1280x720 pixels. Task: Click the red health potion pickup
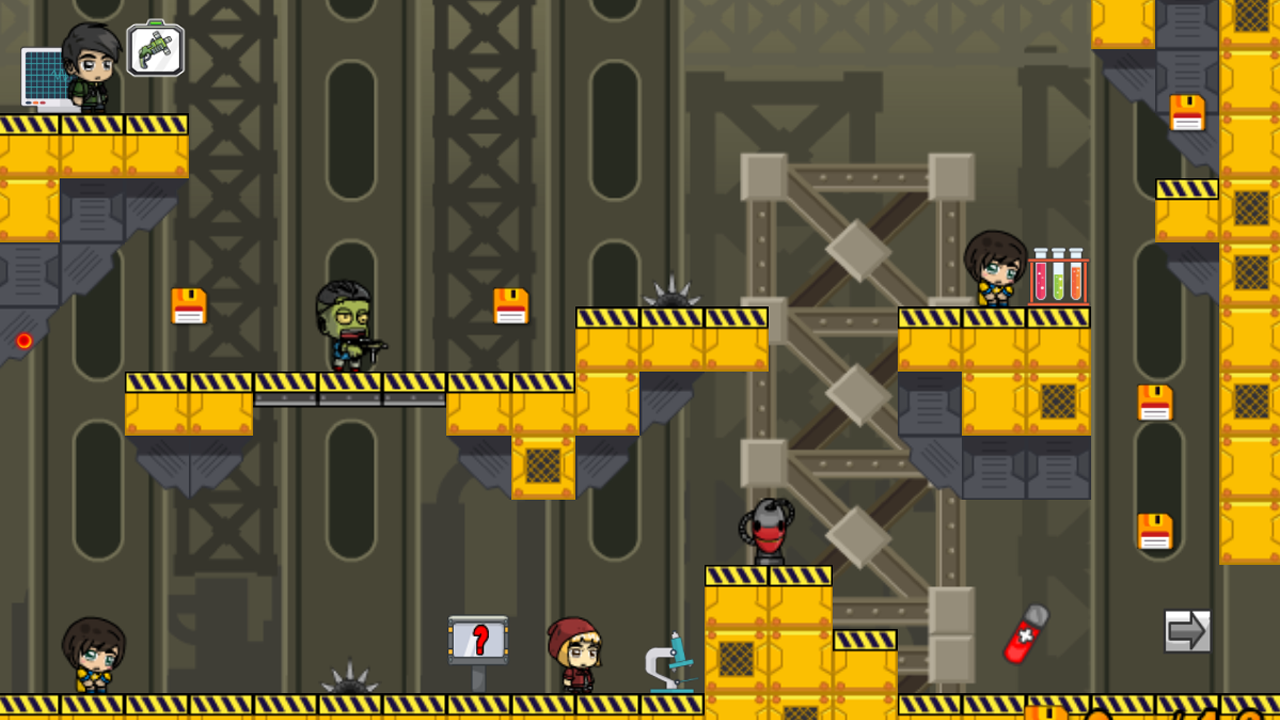[x=1027, y=632]
